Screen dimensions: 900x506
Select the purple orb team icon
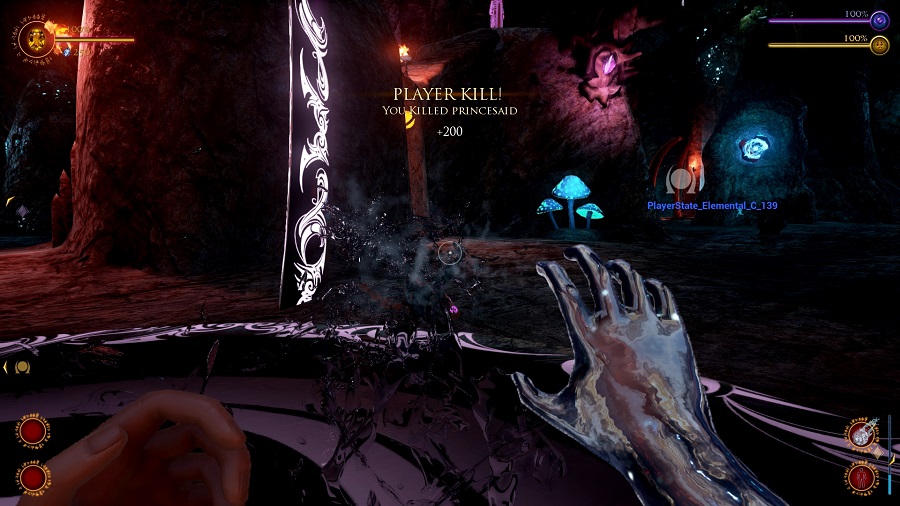(879, 20)
